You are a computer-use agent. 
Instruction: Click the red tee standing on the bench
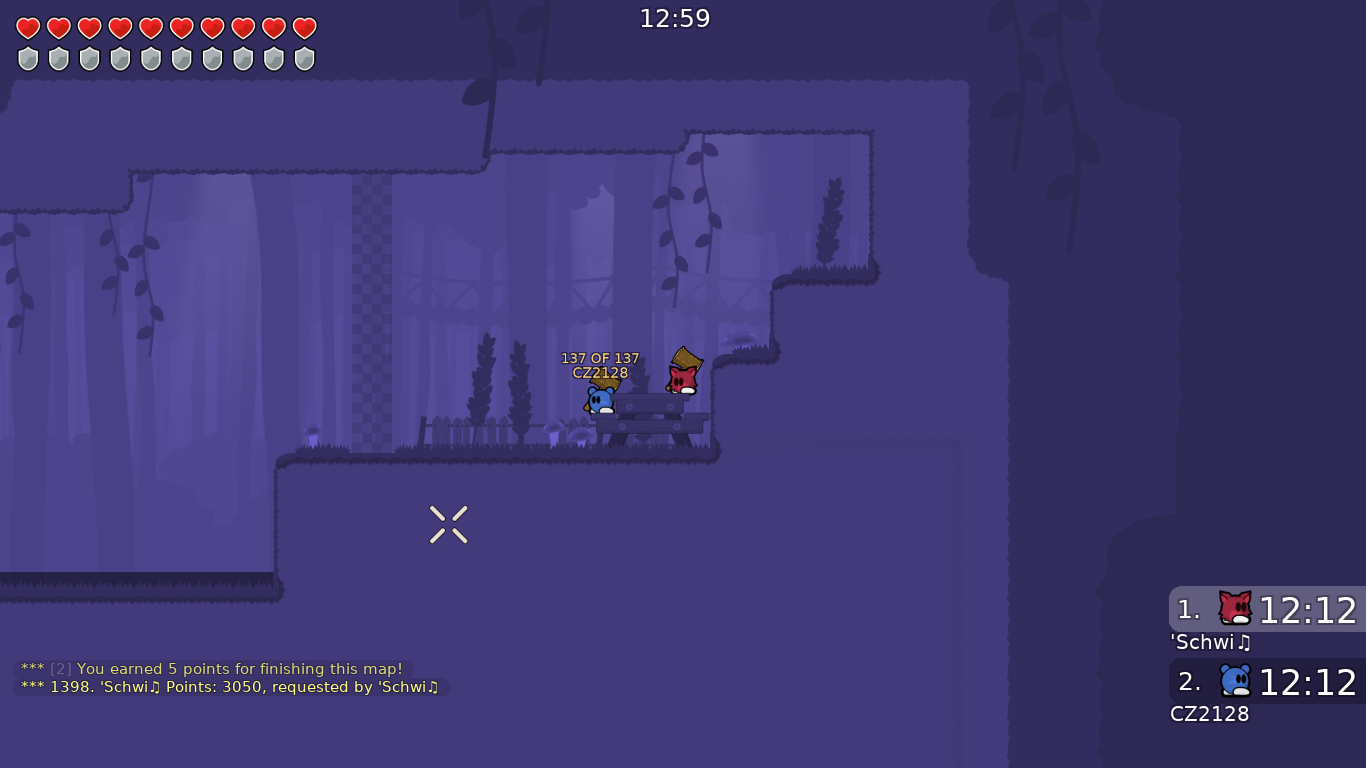pos(684,380)
